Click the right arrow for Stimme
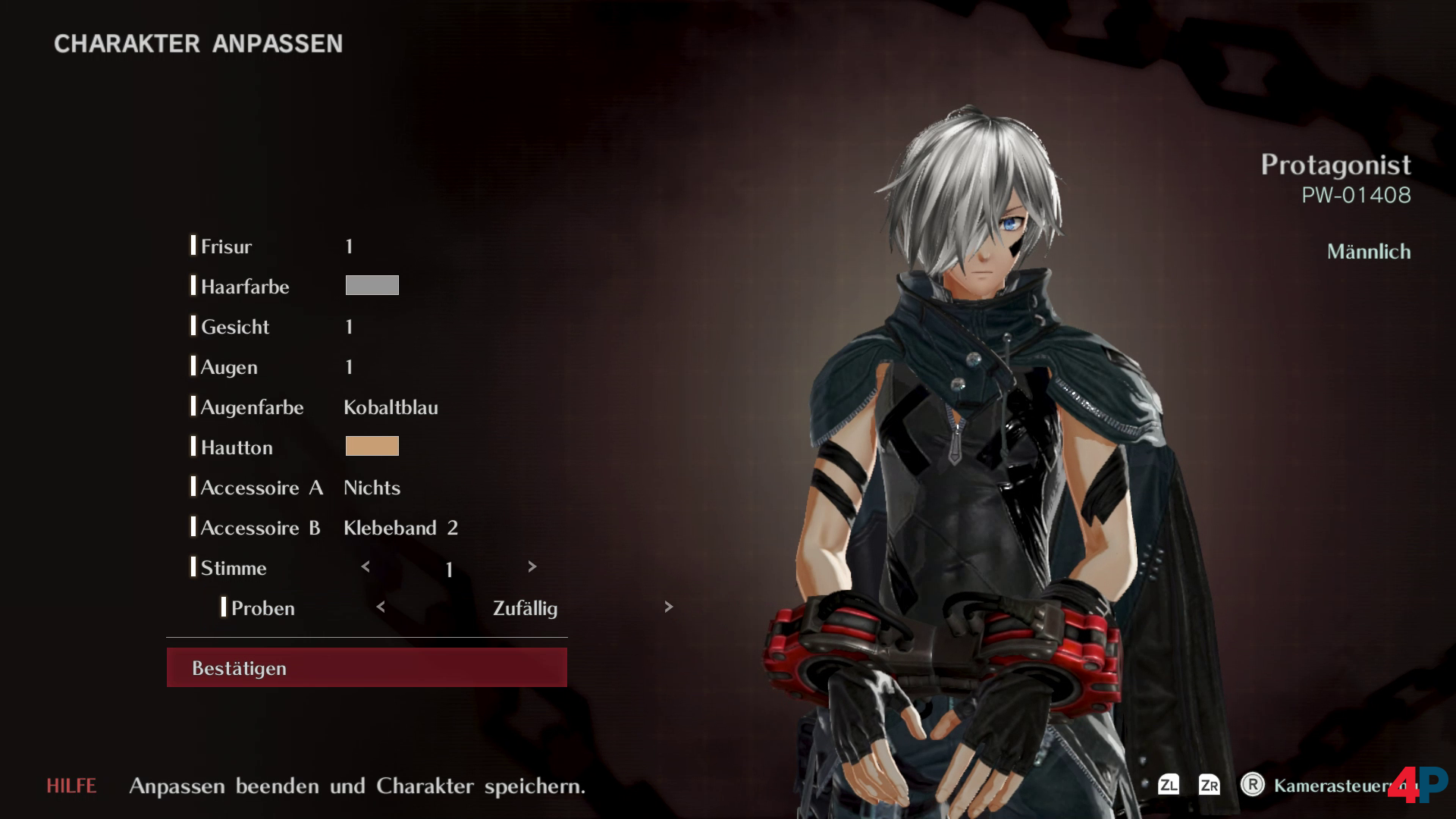Viewport: 1456px width, 819px height. [x=532, y=566]
